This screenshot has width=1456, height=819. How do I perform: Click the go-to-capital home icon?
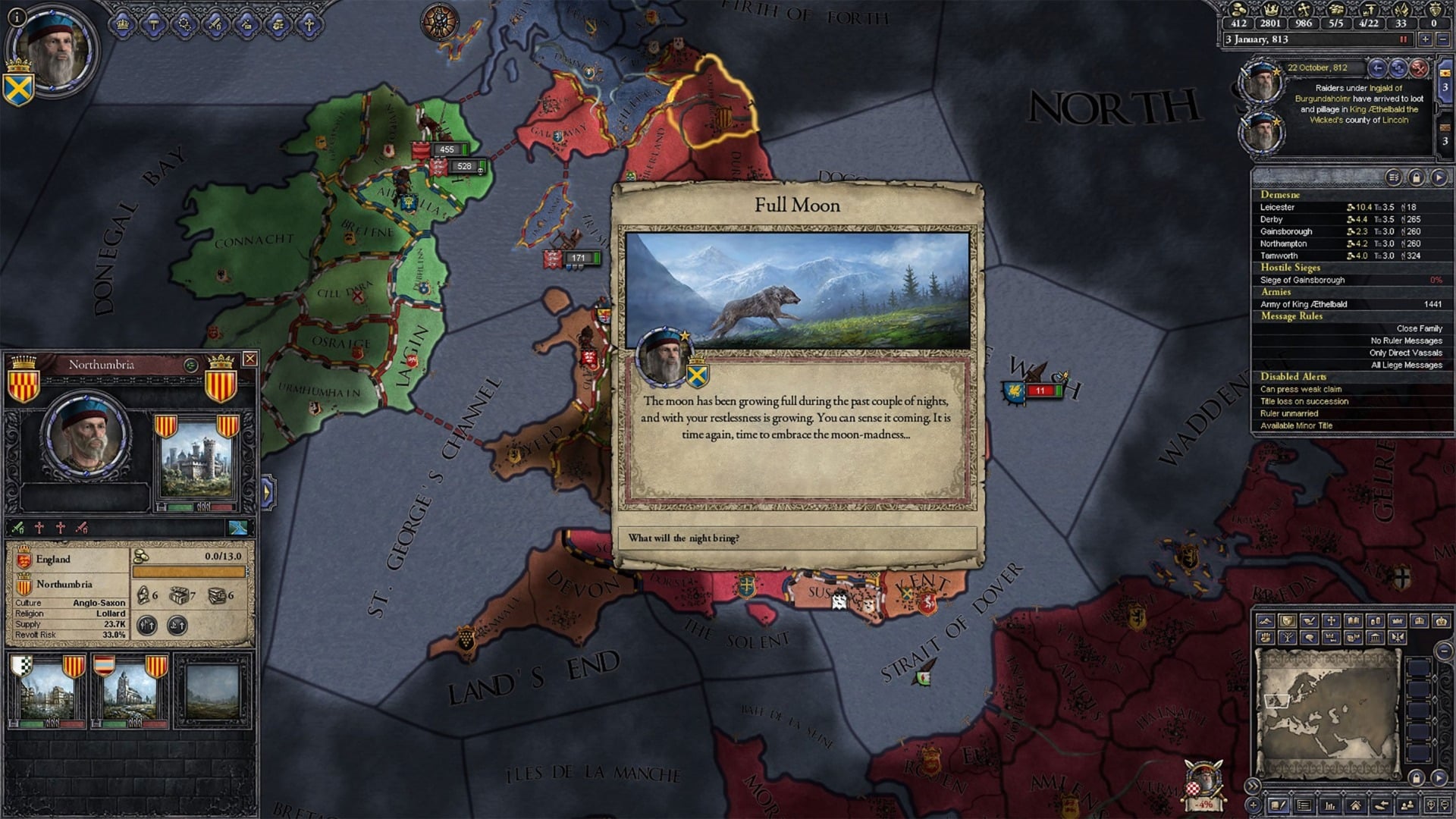[1356, 806]
